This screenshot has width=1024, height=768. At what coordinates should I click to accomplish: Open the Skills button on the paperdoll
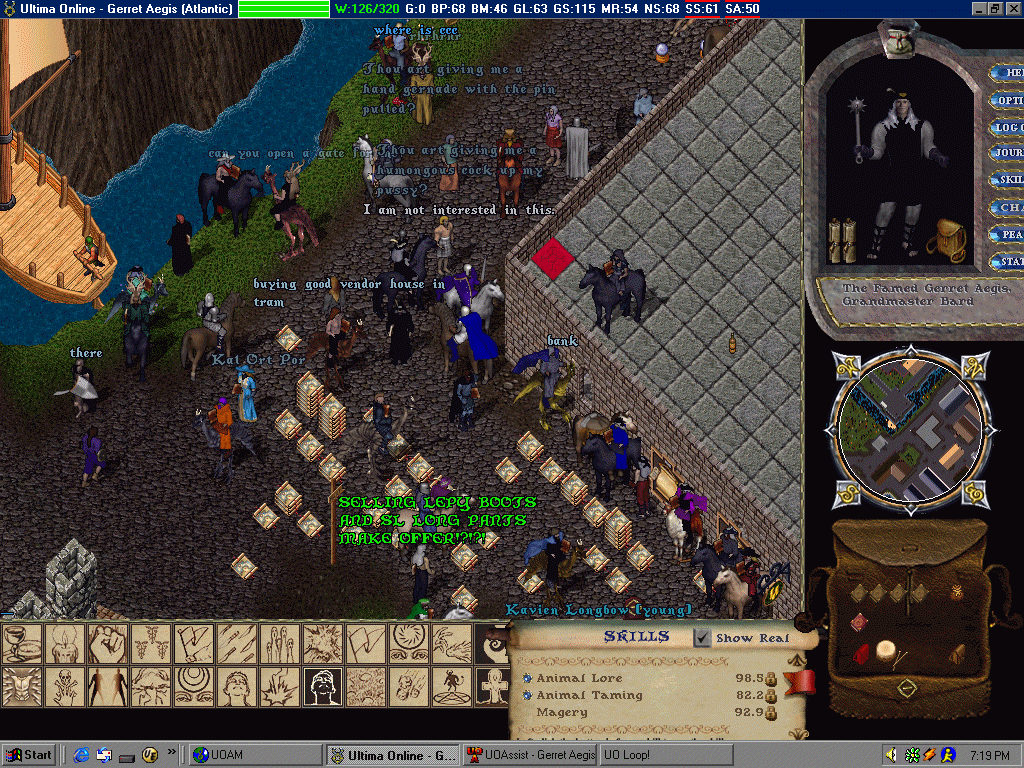coord(1008,180)
